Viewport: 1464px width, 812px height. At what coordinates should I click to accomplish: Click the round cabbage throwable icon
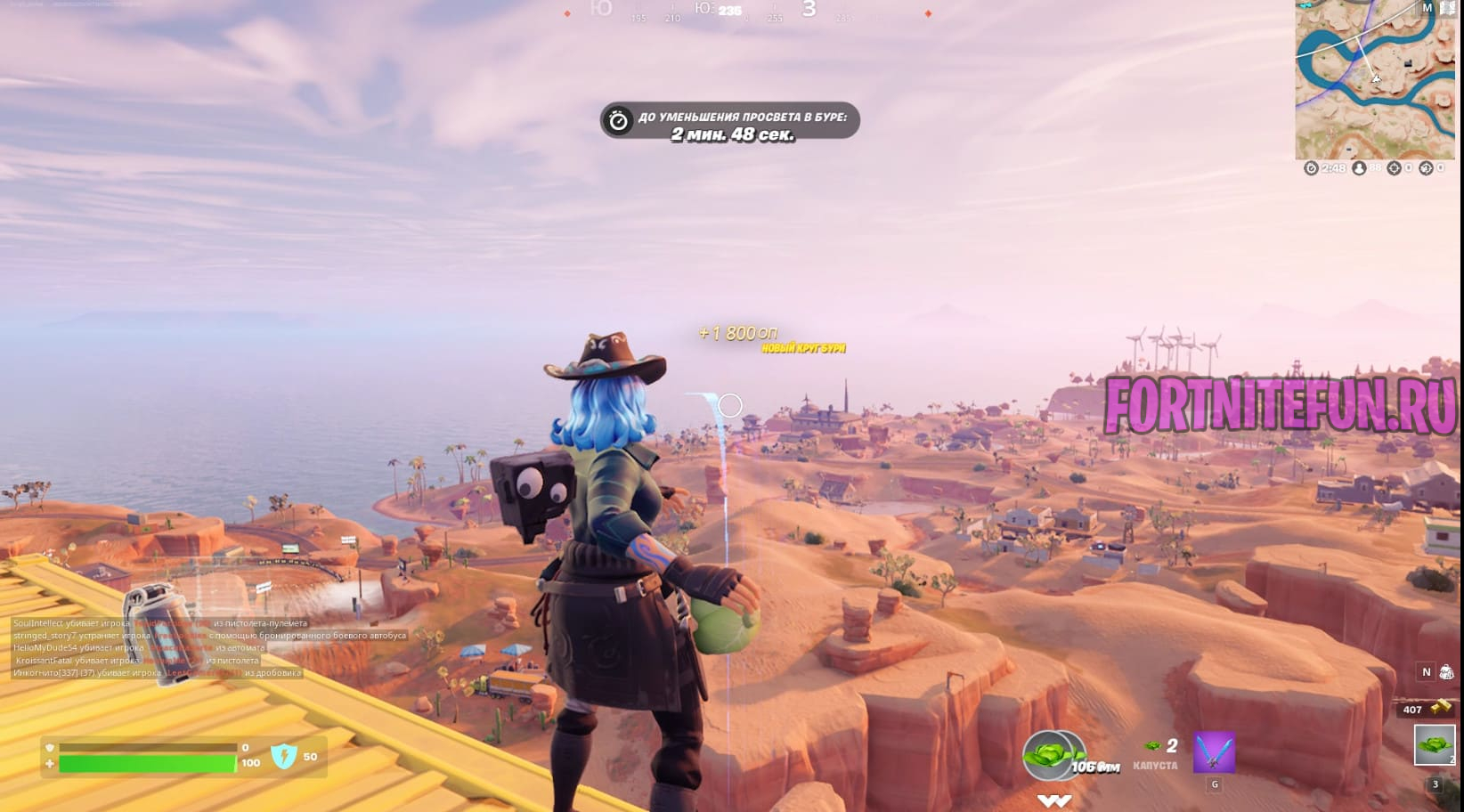point(1054,756)
